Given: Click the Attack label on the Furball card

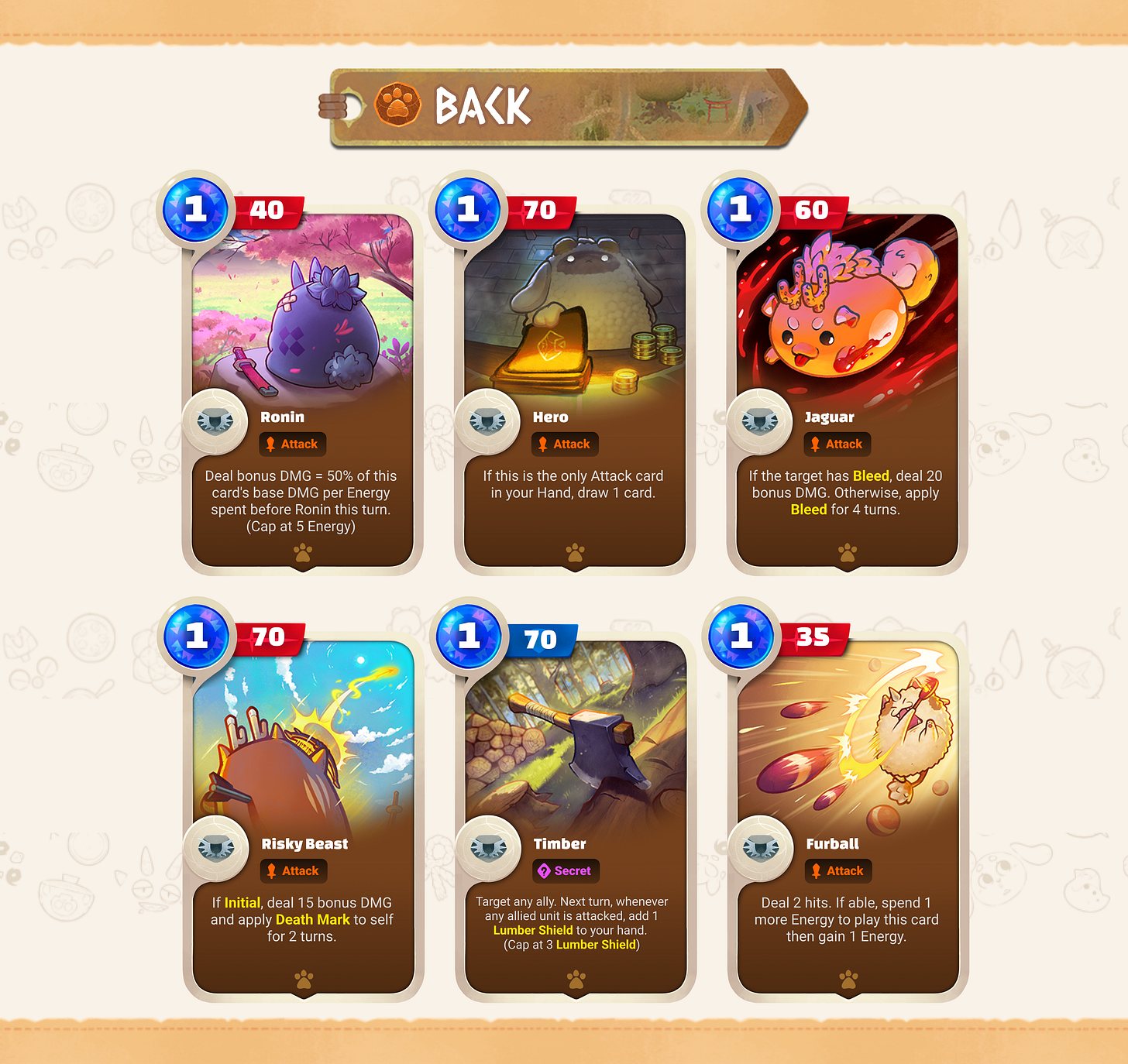Looking at the screenshot, I should pos(838,870).
